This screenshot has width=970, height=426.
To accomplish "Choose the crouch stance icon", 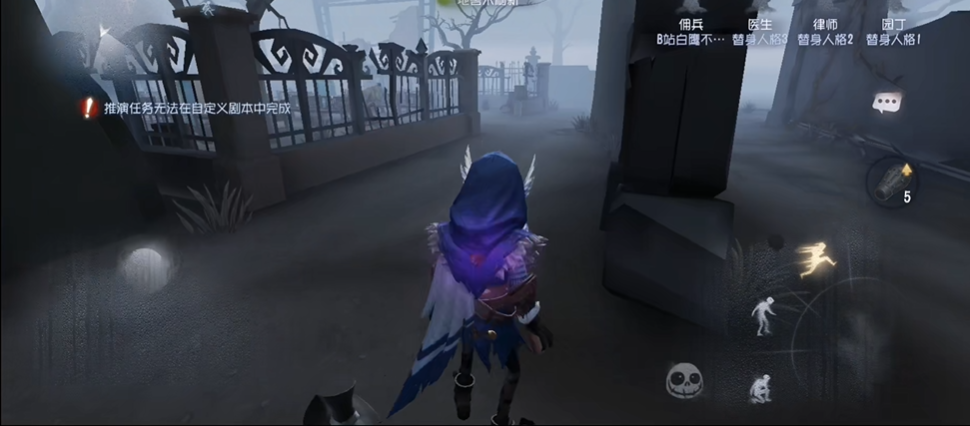I will [x=760, y=386].
